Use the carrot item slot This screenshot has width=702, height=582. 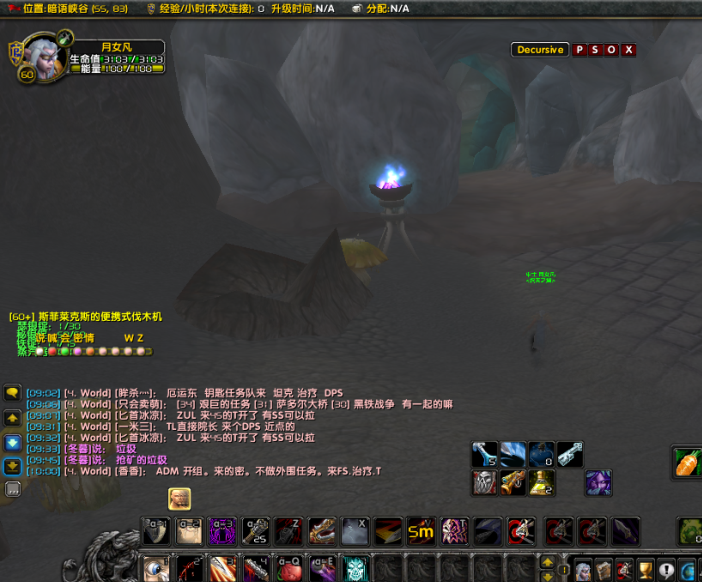click(689, 462)
